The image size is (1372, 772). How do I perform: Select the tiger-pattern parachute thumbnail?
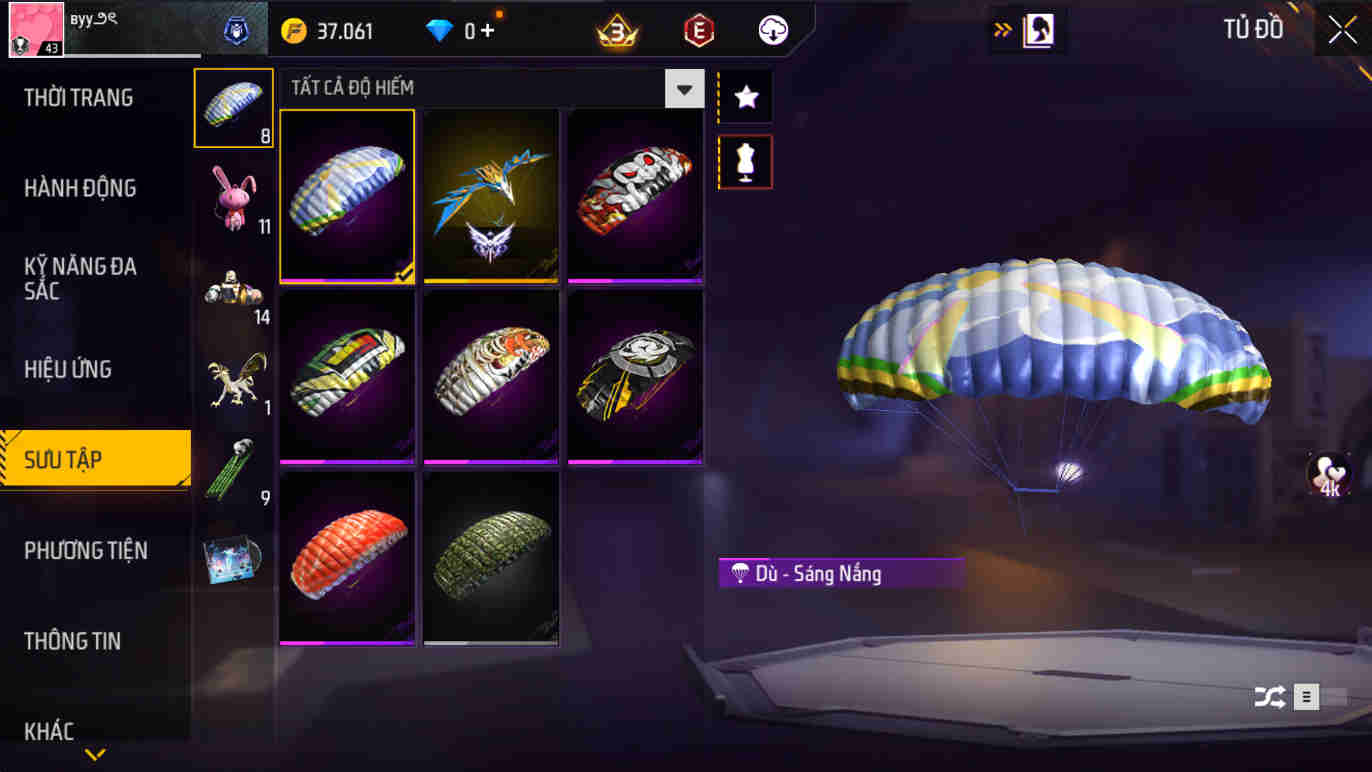491,377
